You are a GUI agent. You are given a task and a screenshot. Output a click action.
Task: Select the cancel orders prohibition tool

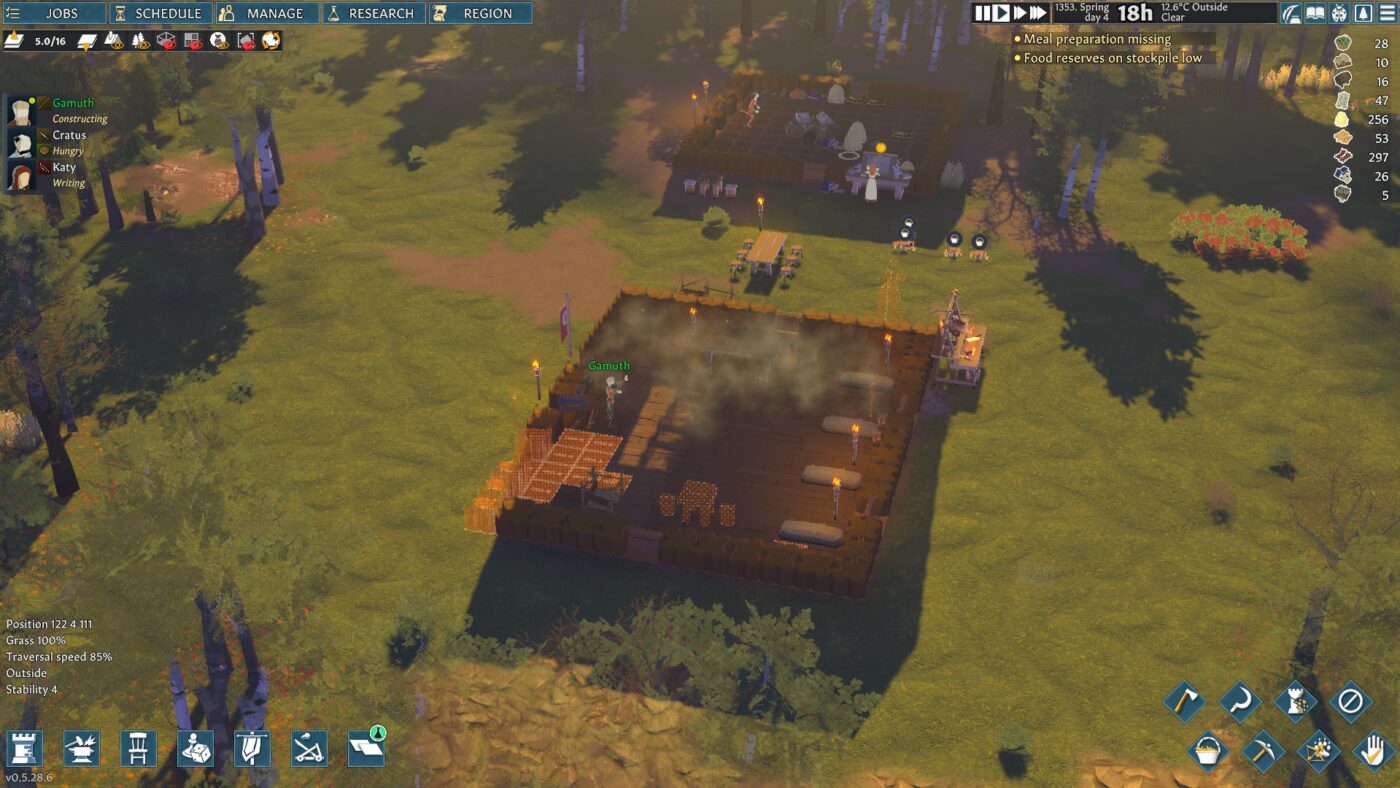coord(1354,702)
